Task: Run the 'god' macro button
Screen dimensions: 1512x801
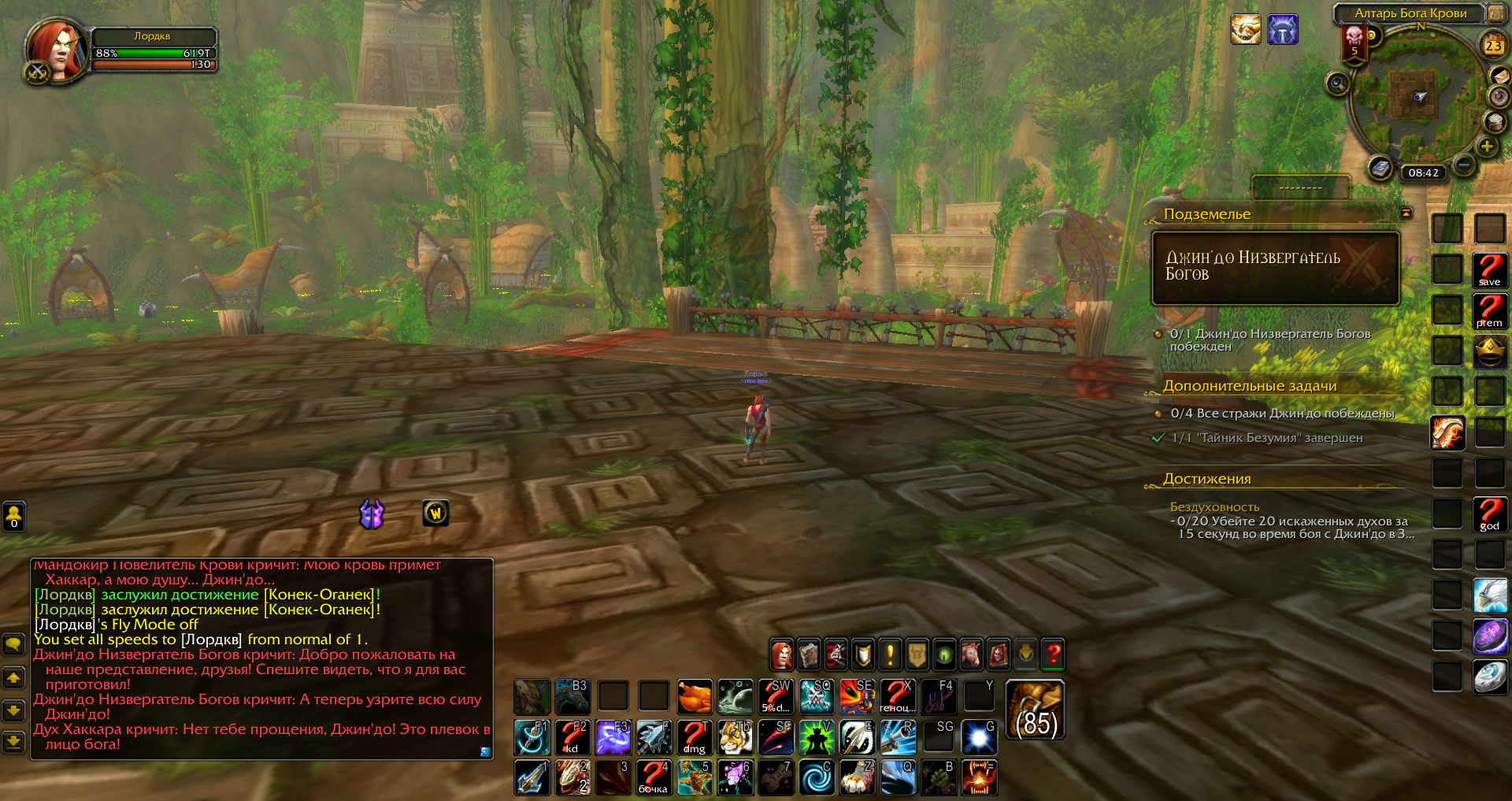Action: pos(1490,514)
